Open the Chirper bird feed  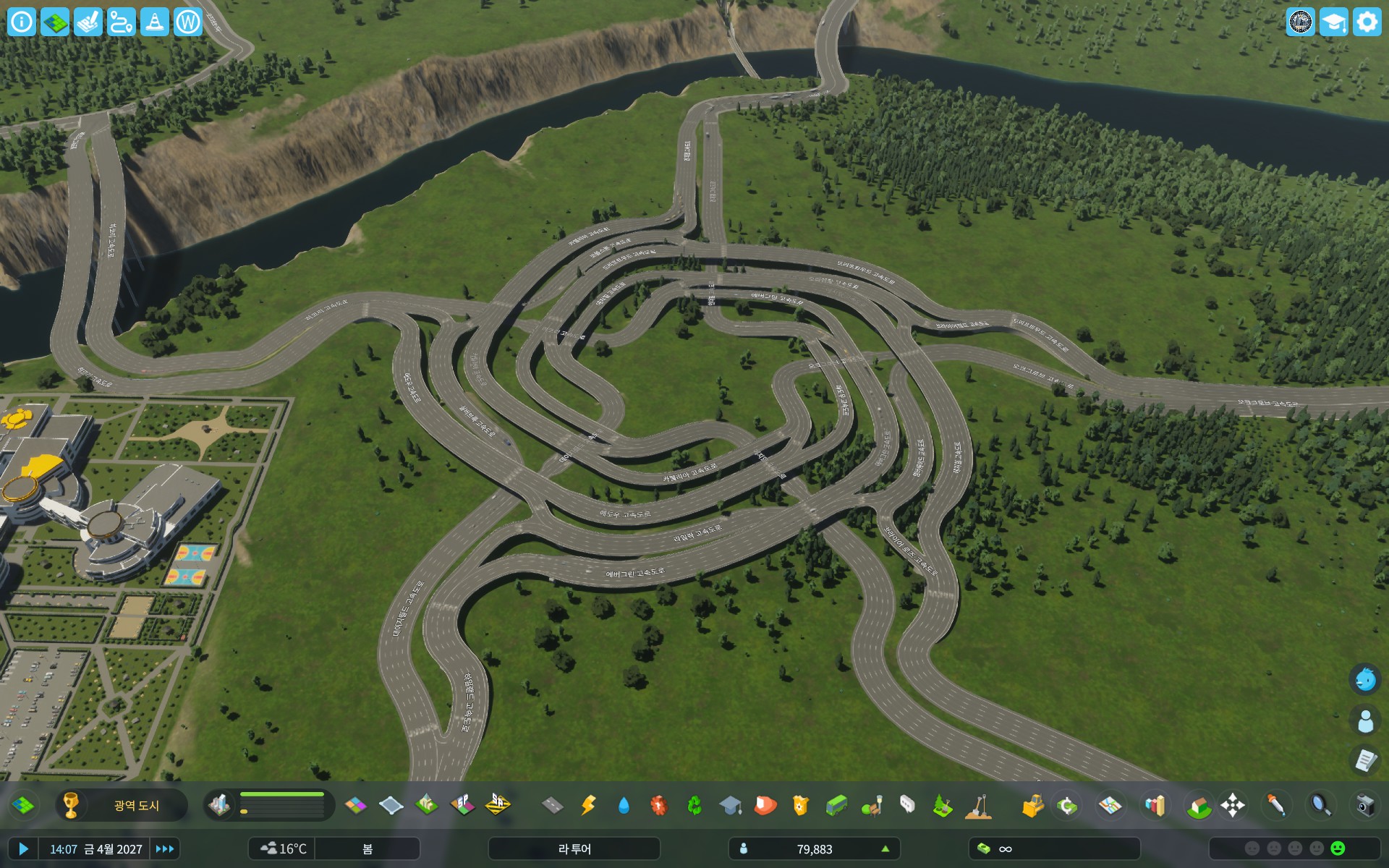(x=1365, y=679)
